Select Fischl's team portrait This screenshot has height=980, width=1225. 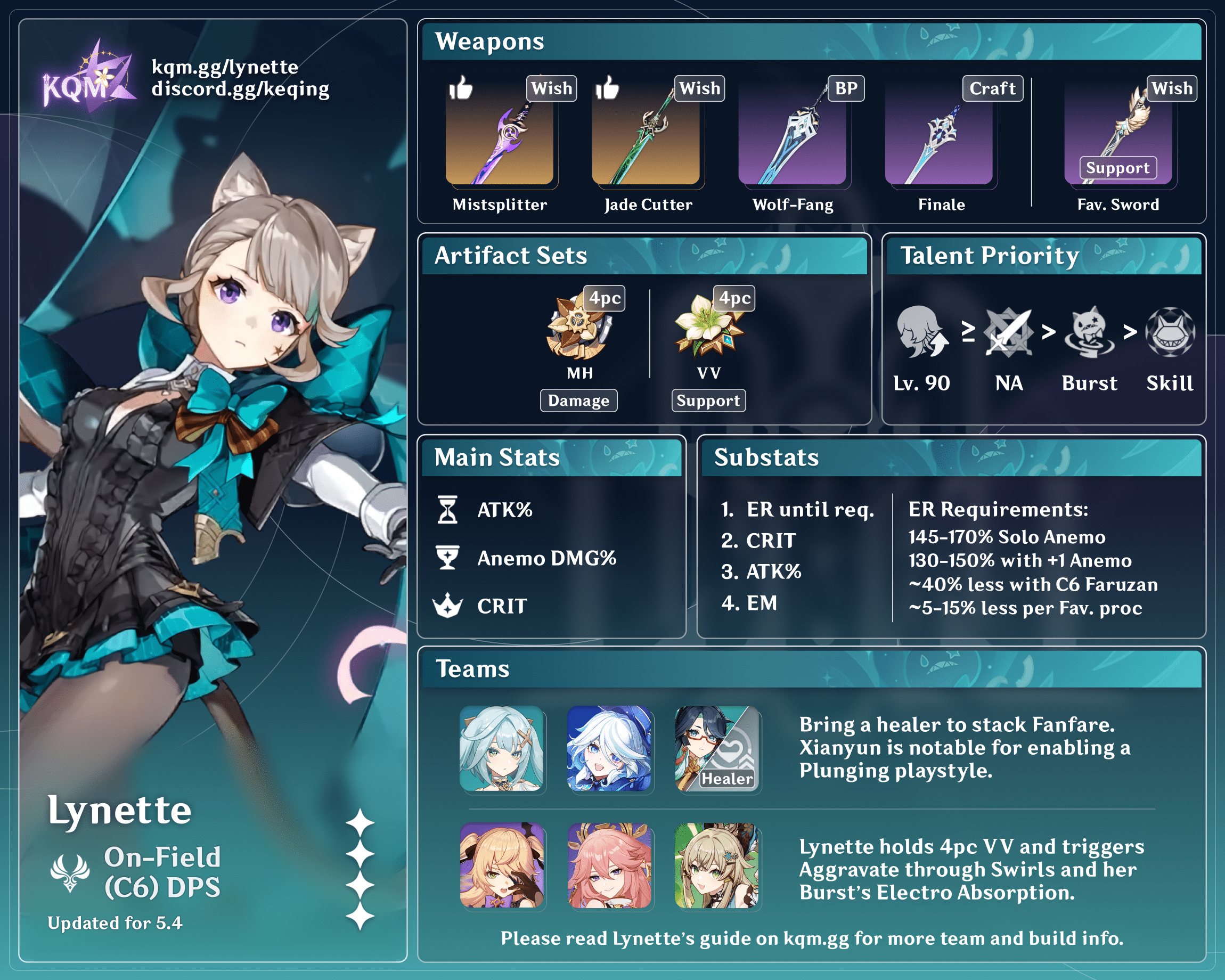[502, 865]
